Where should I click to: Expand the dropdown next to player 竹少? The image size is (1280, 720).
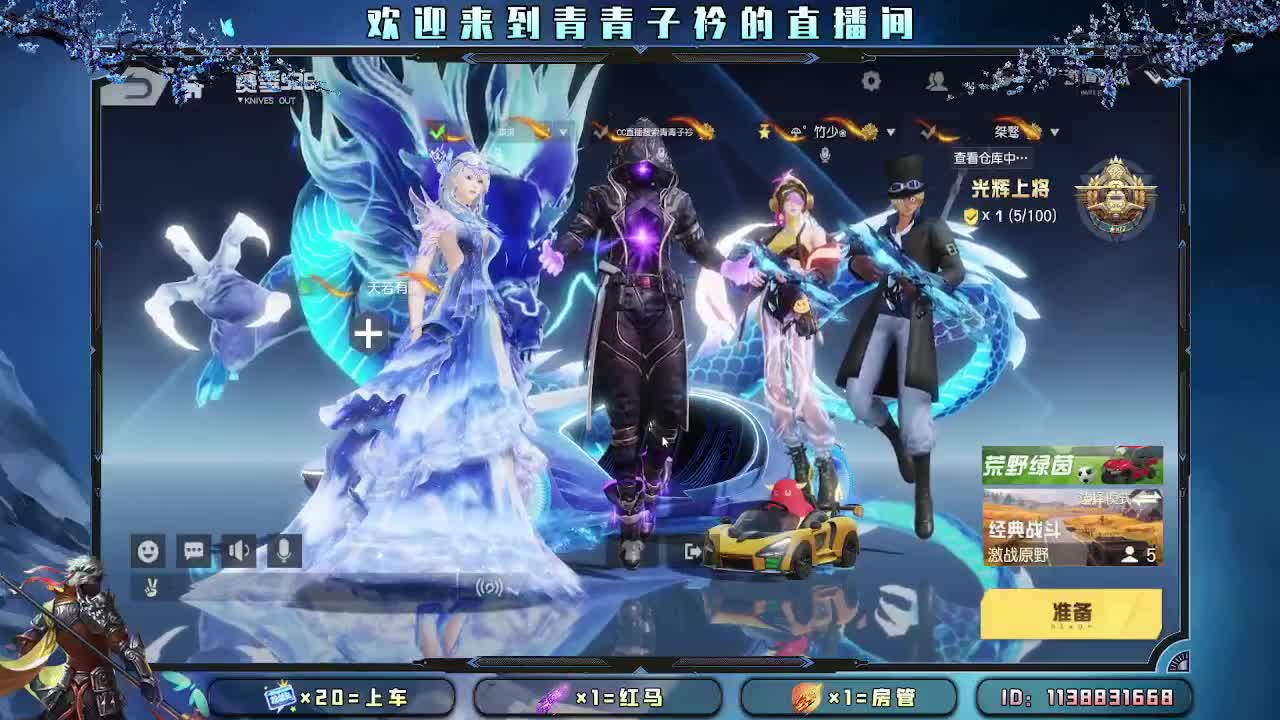(890, 131)
